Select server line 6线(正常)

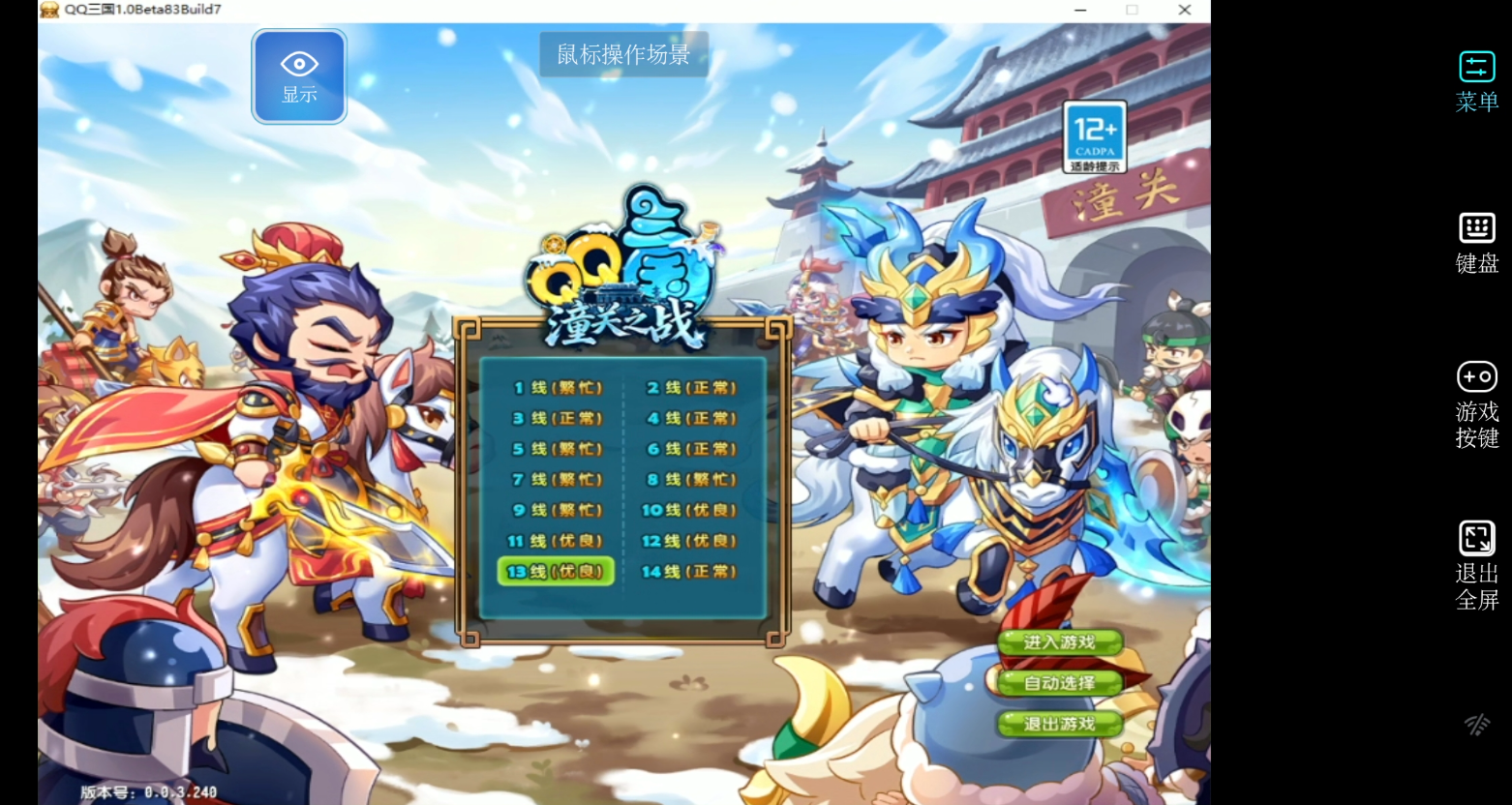tap(689, 448)
